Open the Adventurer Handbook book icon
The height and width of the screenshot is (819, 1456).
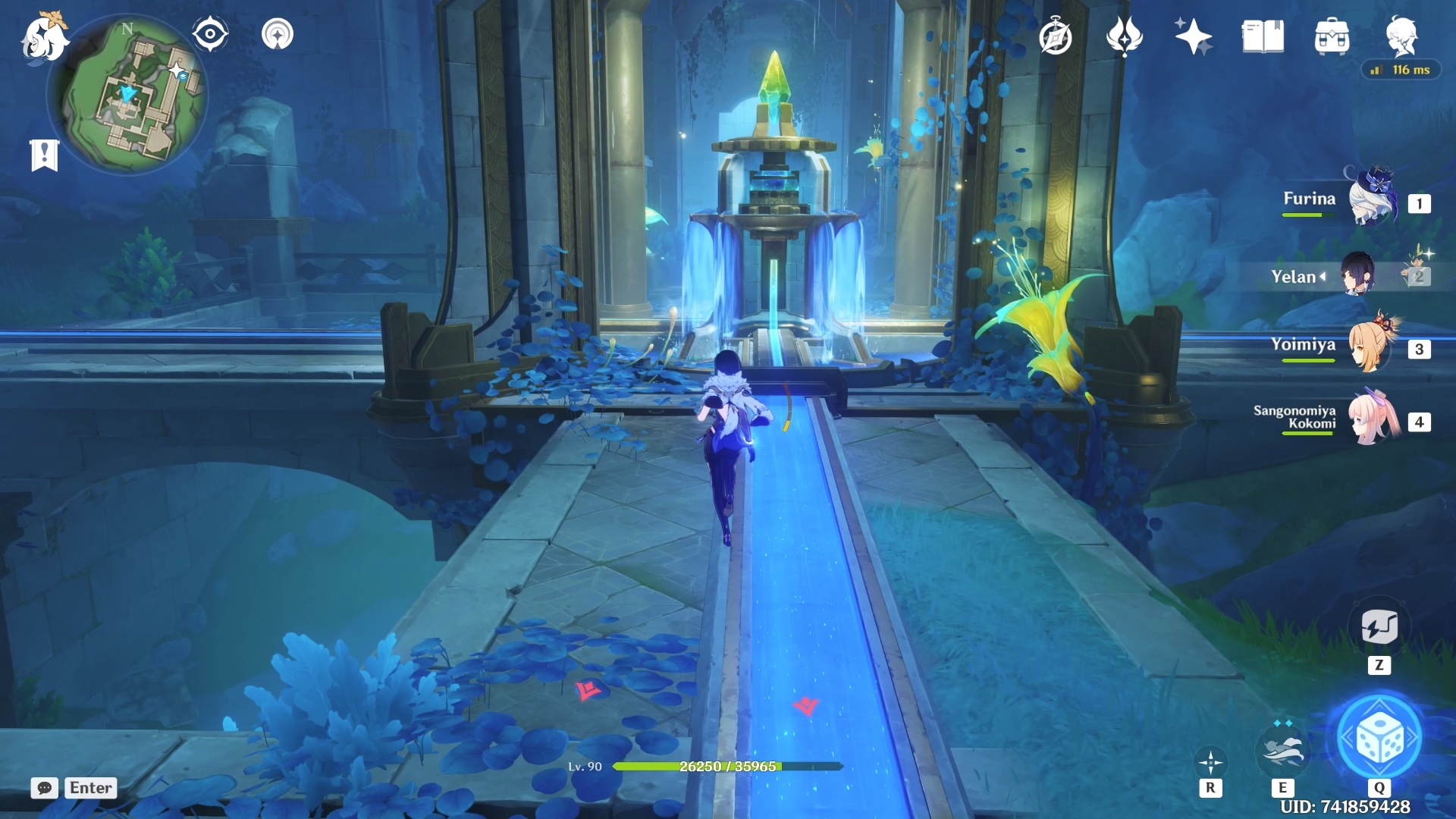(x=1263, y=37)
